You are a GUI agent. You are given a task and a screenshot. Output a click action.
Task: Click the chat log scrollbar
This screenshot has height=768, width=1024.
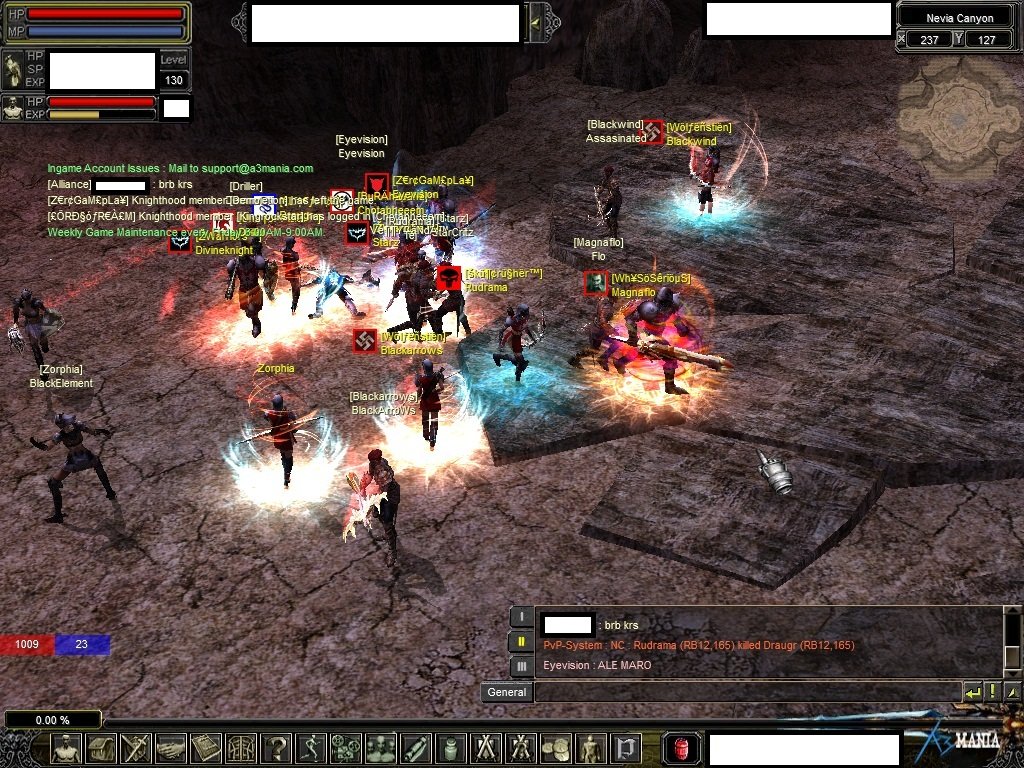click(x=1012, y=641)
